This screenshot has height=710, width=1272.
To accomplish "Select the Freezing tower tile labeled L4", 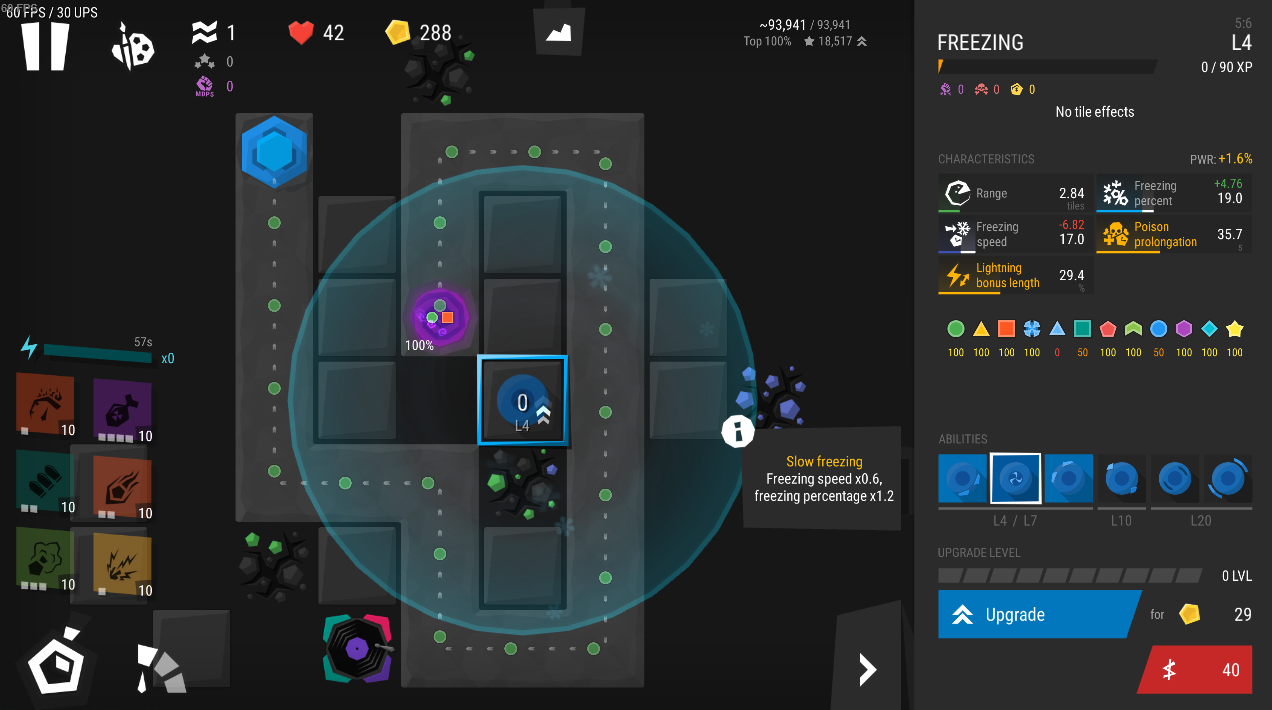I will click(x=522, y=400).
